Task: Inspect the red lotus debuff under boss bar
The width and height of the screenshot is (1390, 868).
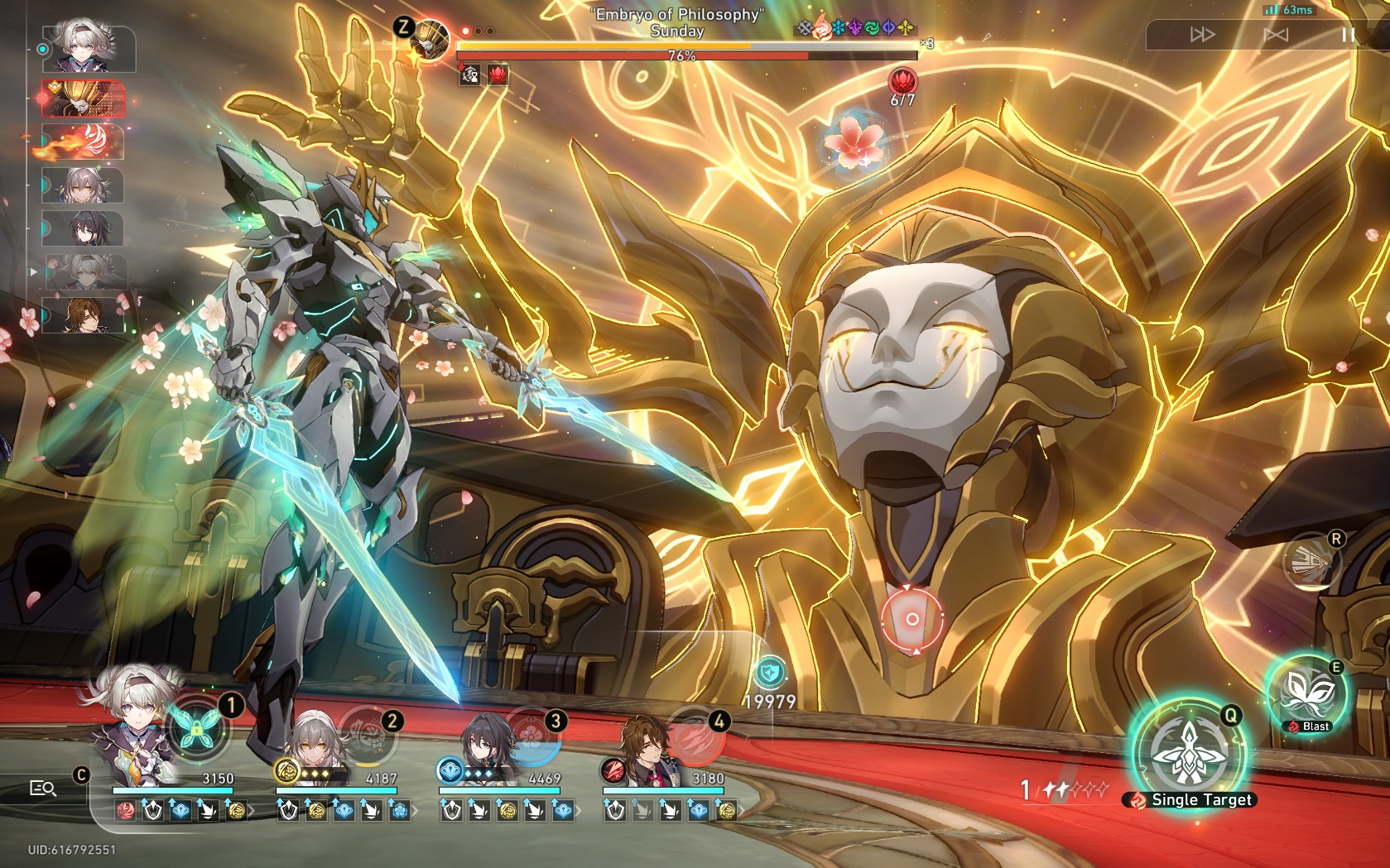Action: coord(498,75)
